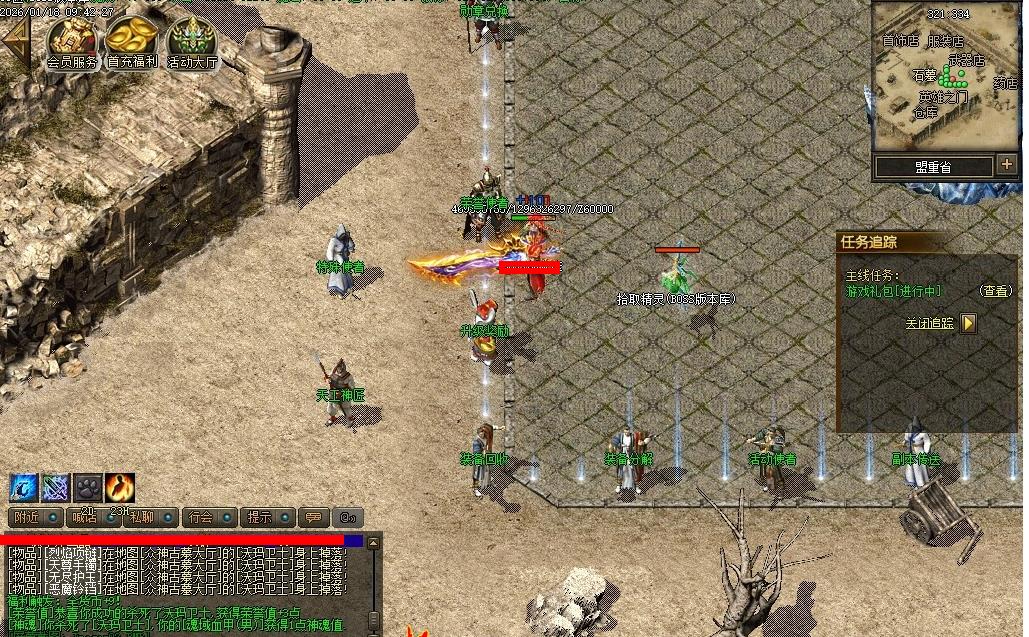The image size is (1029, 637).
Task: Open the 会员服务 member service icon
Action: 72,40
